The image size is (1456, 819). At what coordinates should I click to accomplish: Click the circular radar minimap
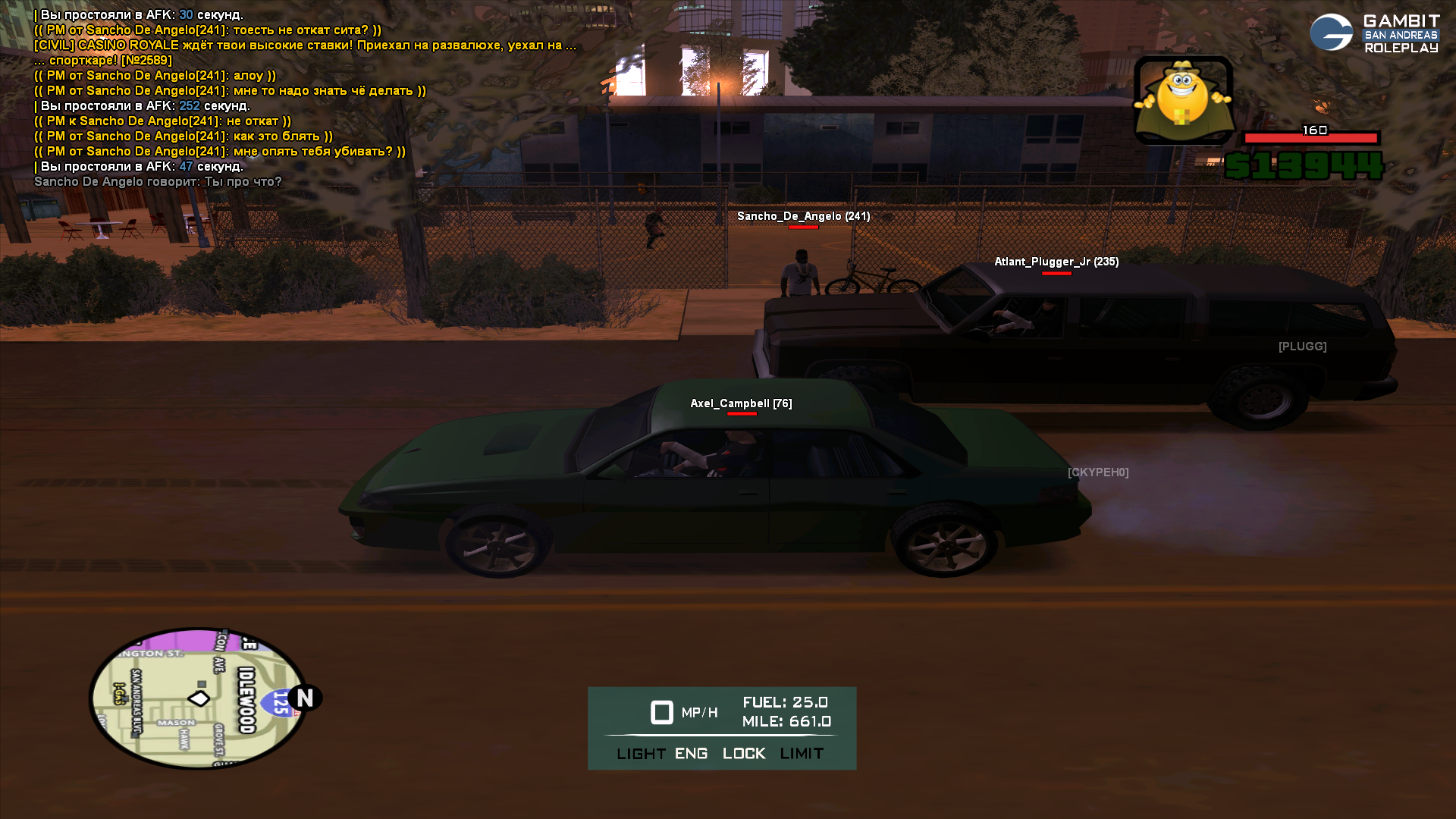click(x=198, y=698)
